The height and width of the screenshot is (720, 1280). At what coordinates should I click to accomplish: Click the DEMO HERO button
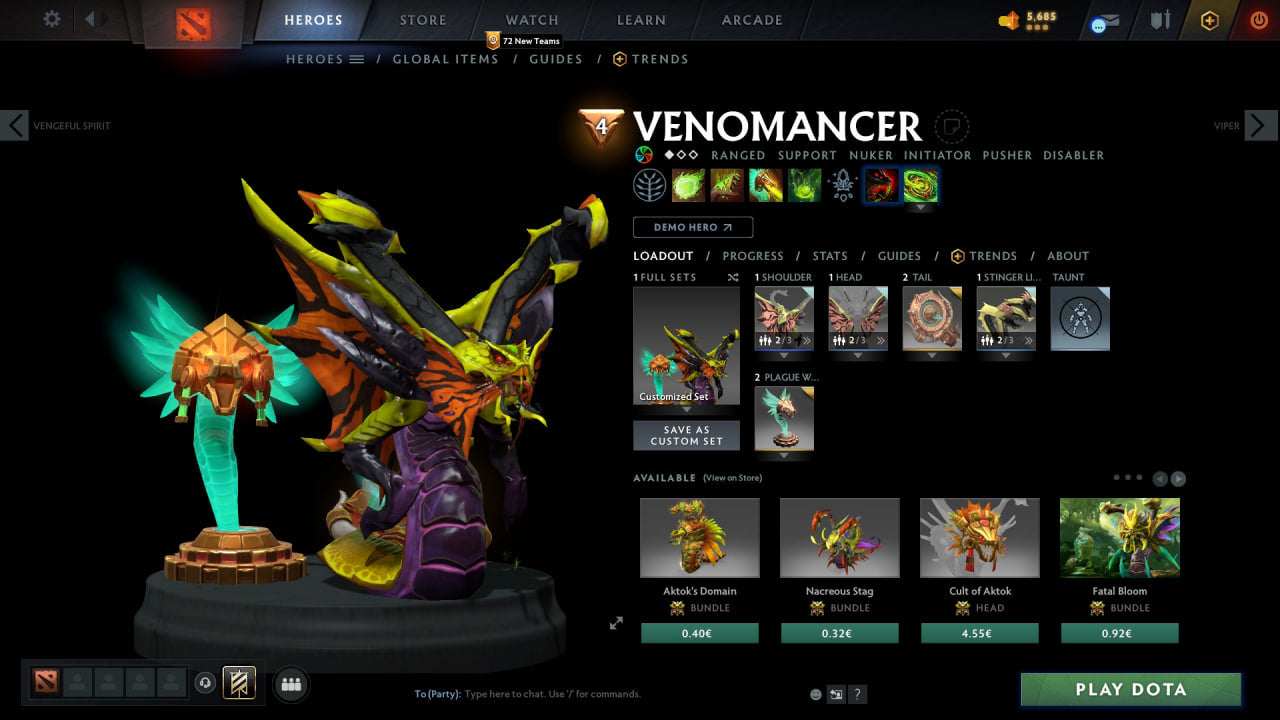click(x=692, y=227)
